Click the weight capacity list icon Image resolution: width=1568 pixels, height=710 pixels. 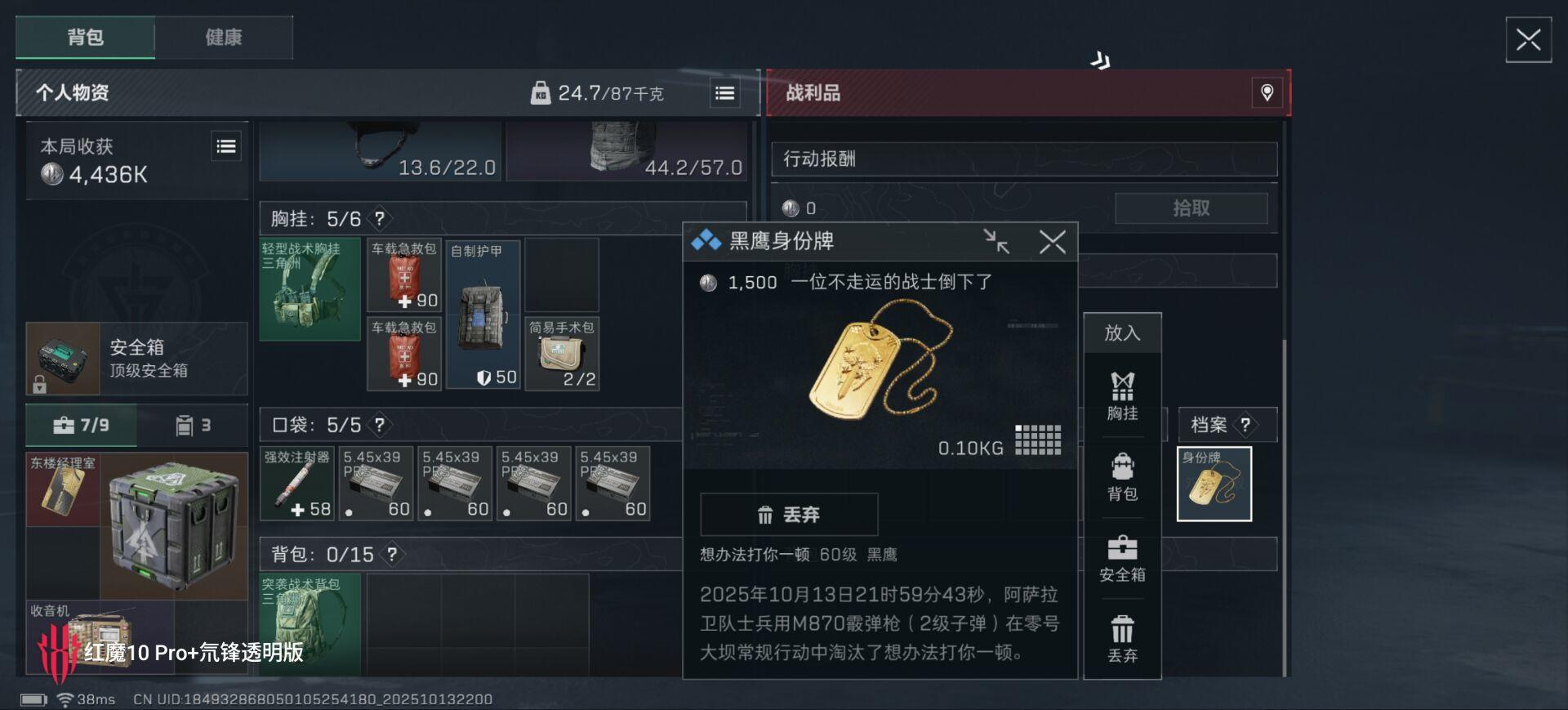pos(723,93)
